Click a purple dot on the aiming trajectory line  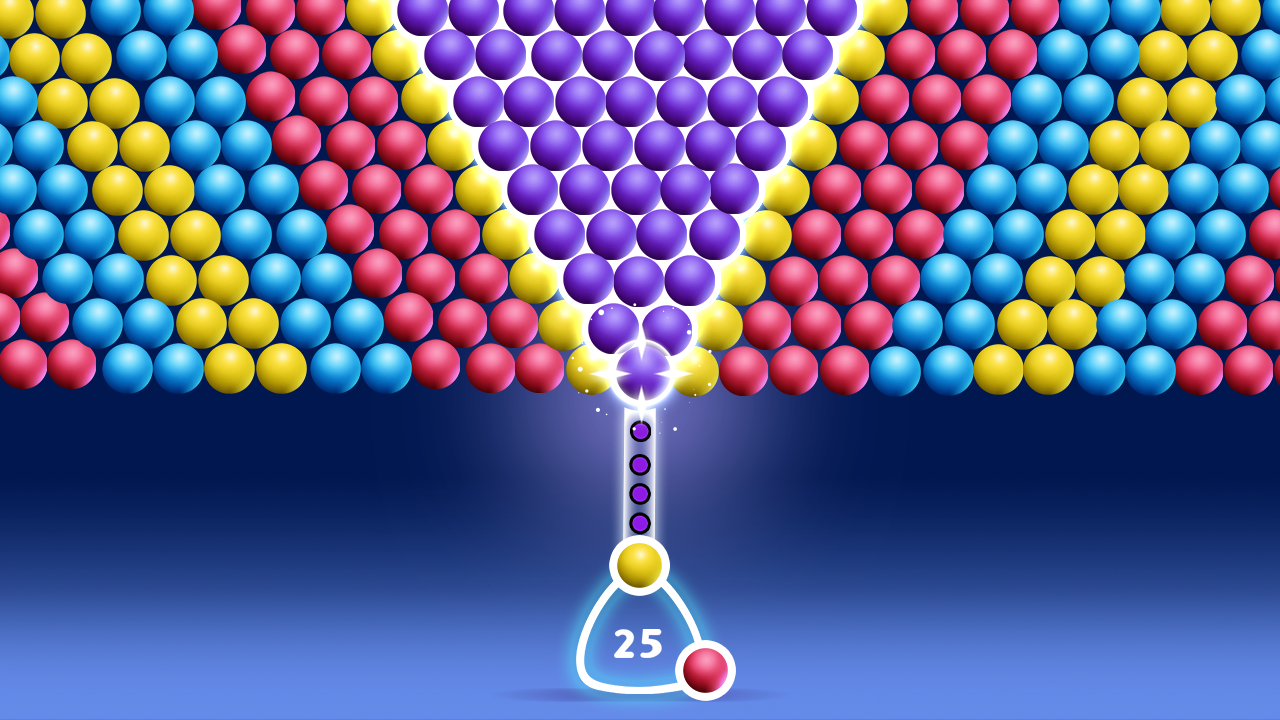click(x=641, y=462)
